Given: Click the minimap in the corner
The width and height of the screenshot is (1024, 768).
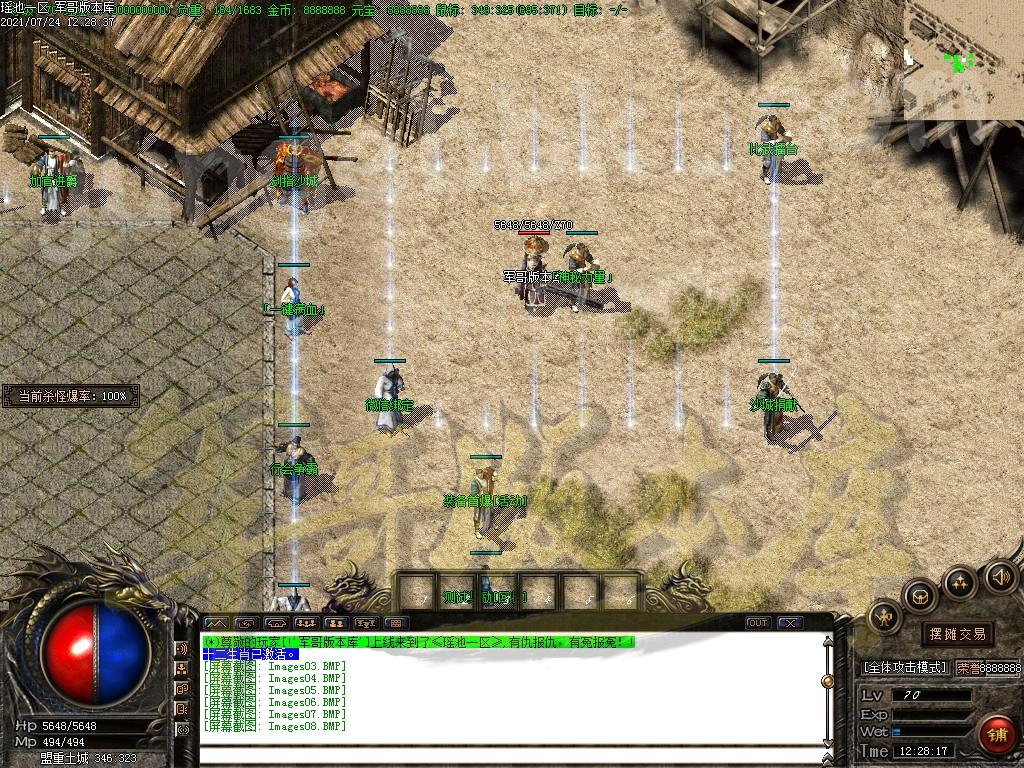Looking at the screenshot, I should point(963,60).
